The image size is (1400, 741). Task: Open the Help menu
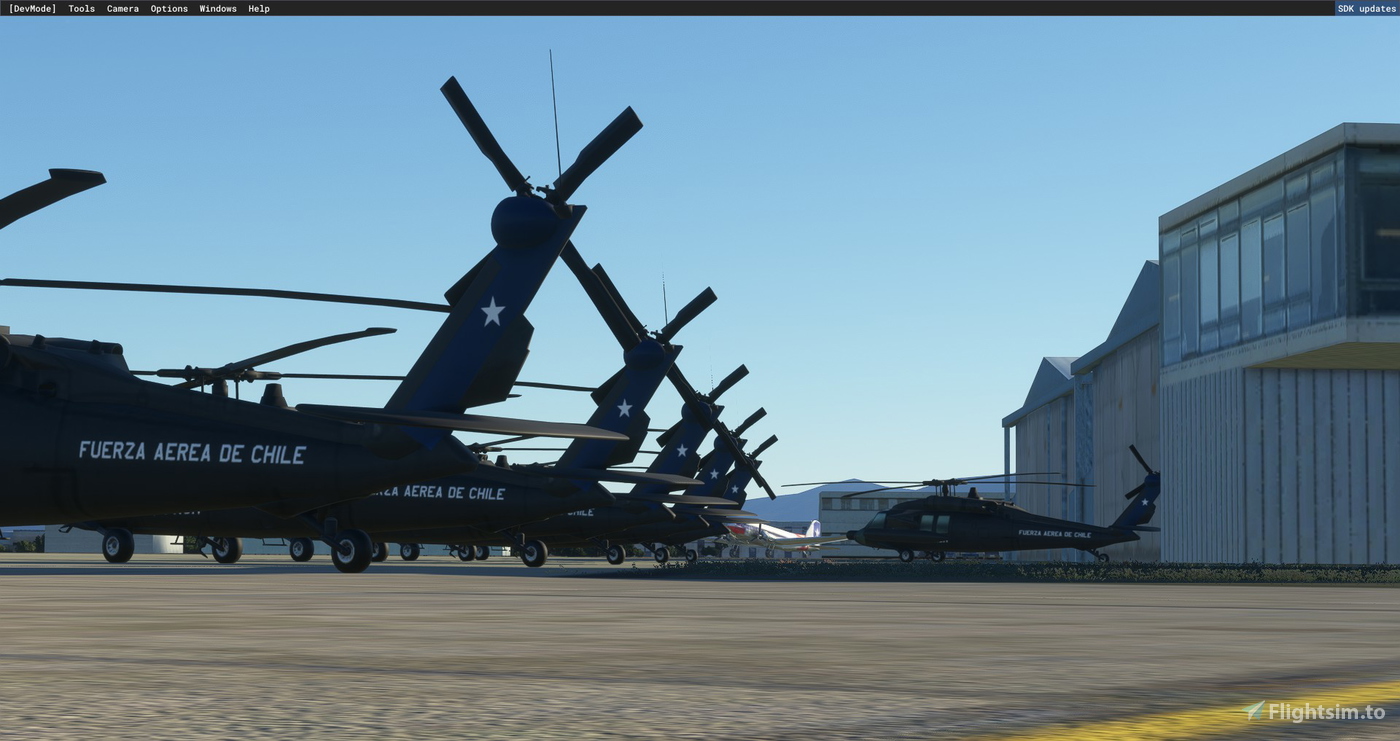click(257, 8)
